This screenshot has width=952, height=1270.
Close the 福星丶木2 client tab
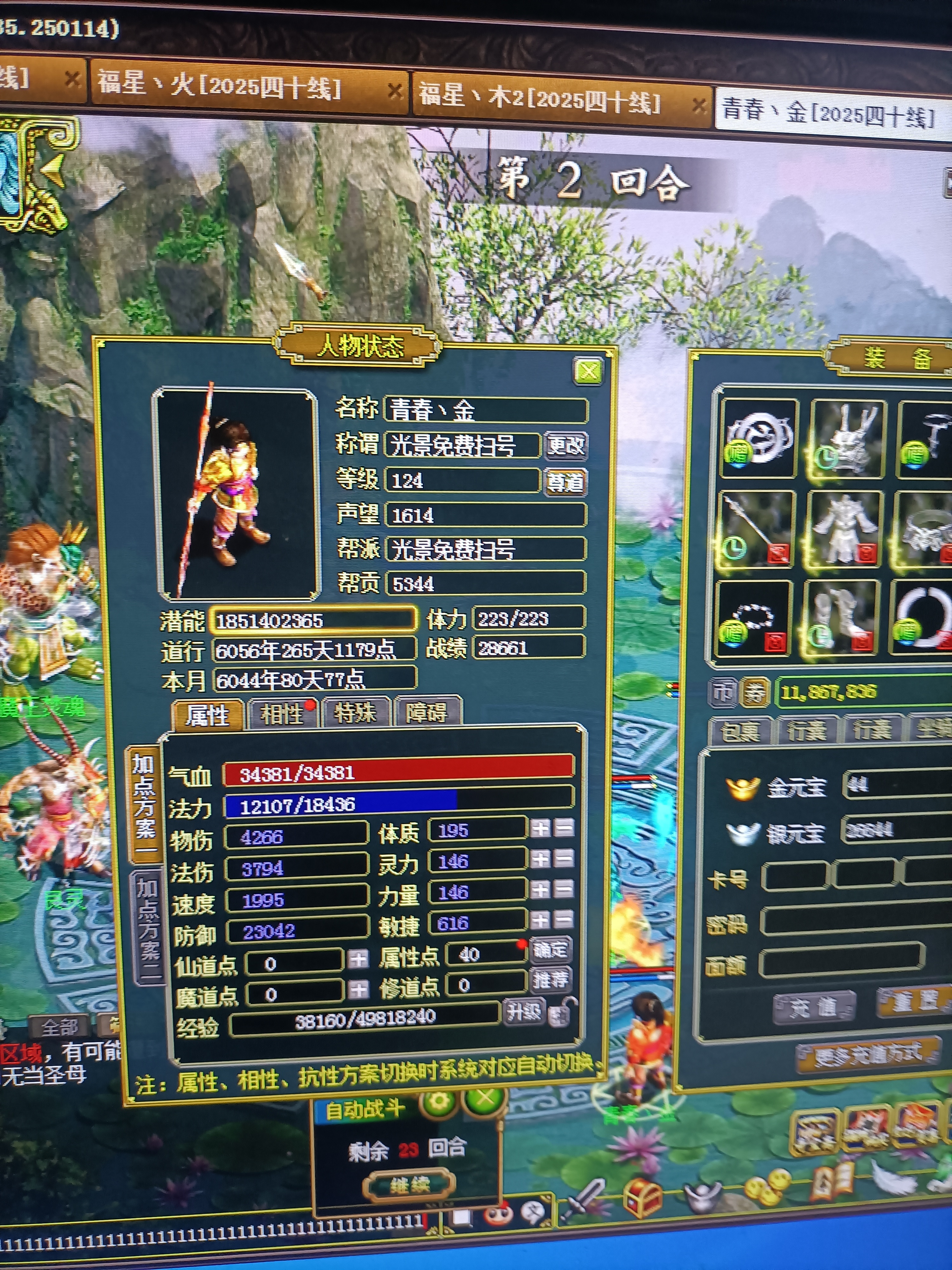698,106
